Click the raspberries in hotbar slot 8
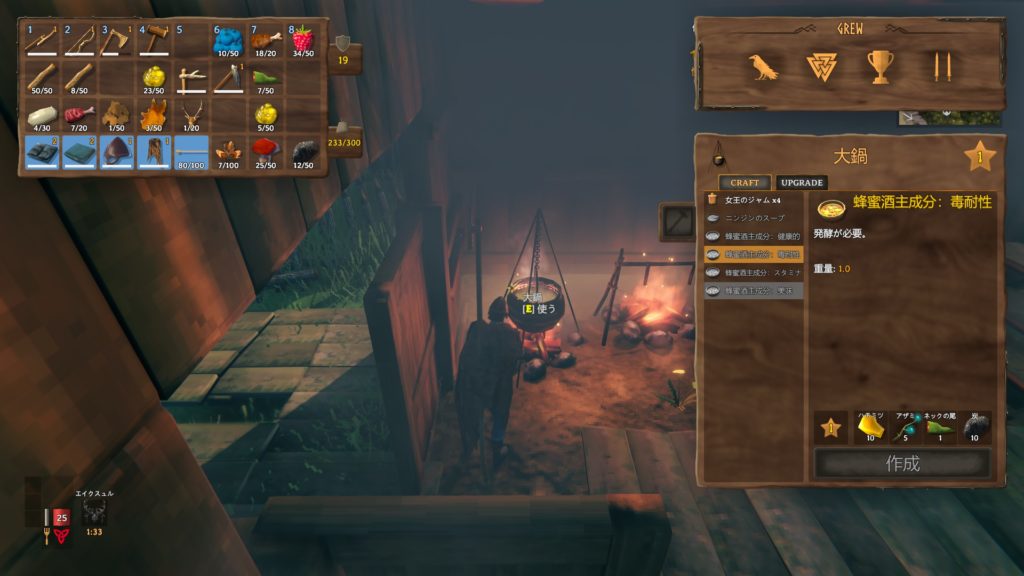The height and width of the screenshot is (576, 1024). (302, 42)
